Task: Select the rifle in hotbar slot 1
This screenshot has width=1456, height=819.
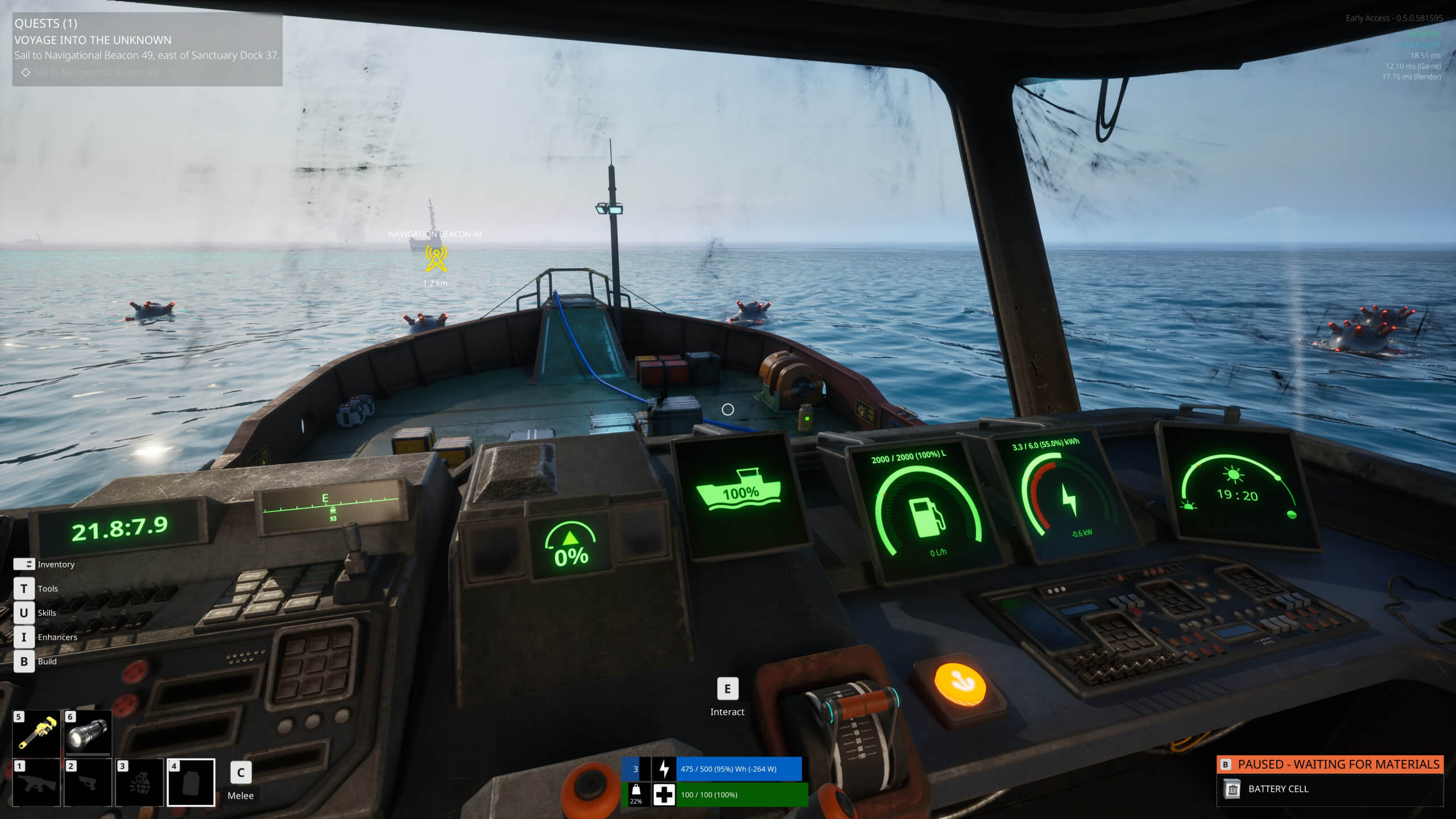Action: click(x=37, y=786)
